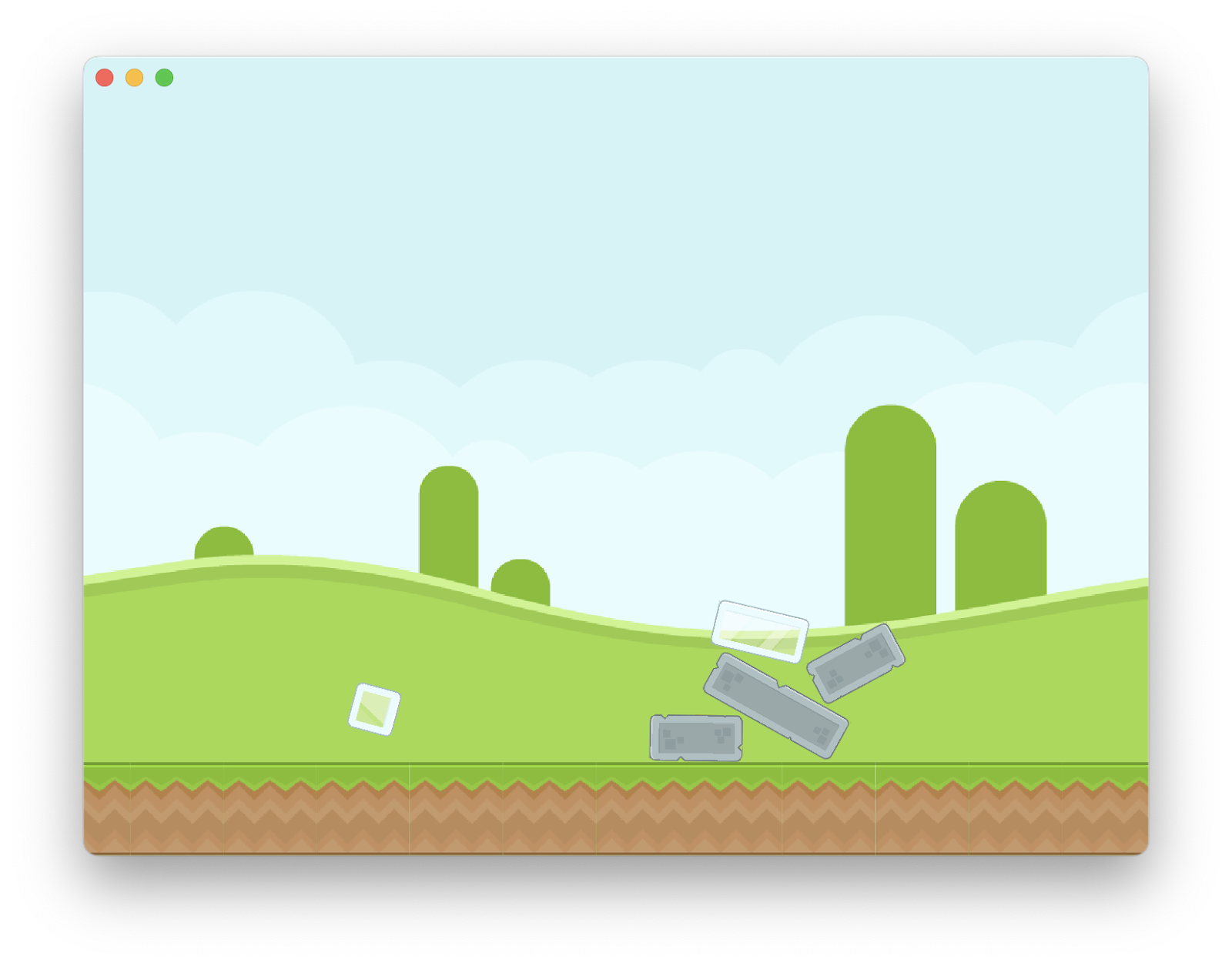
Task: Click the yellow minimize button of the window
Action: 134,77
